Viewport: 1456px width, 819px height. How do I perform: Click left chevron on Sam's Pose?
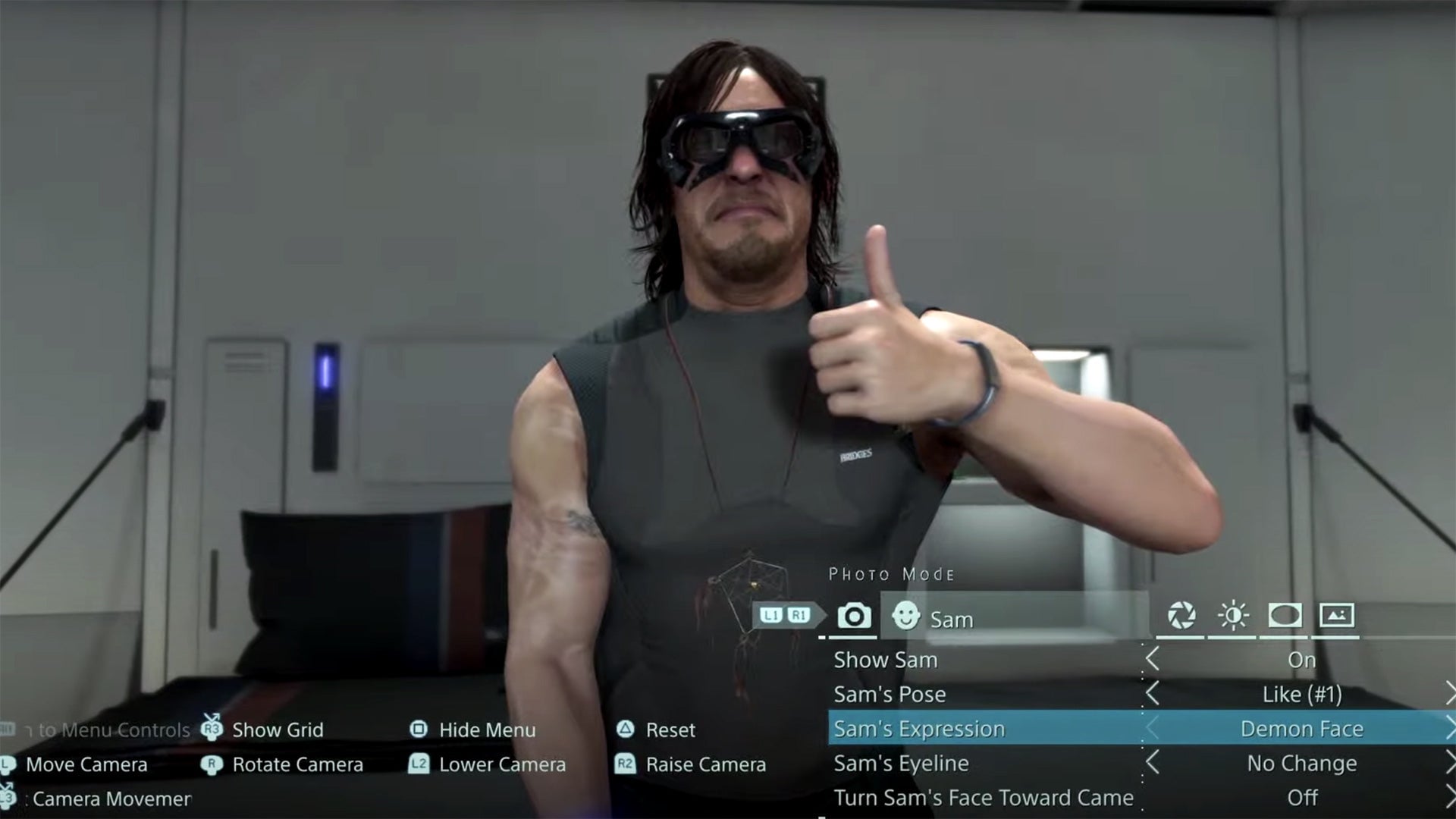(x=1153, y=694)
